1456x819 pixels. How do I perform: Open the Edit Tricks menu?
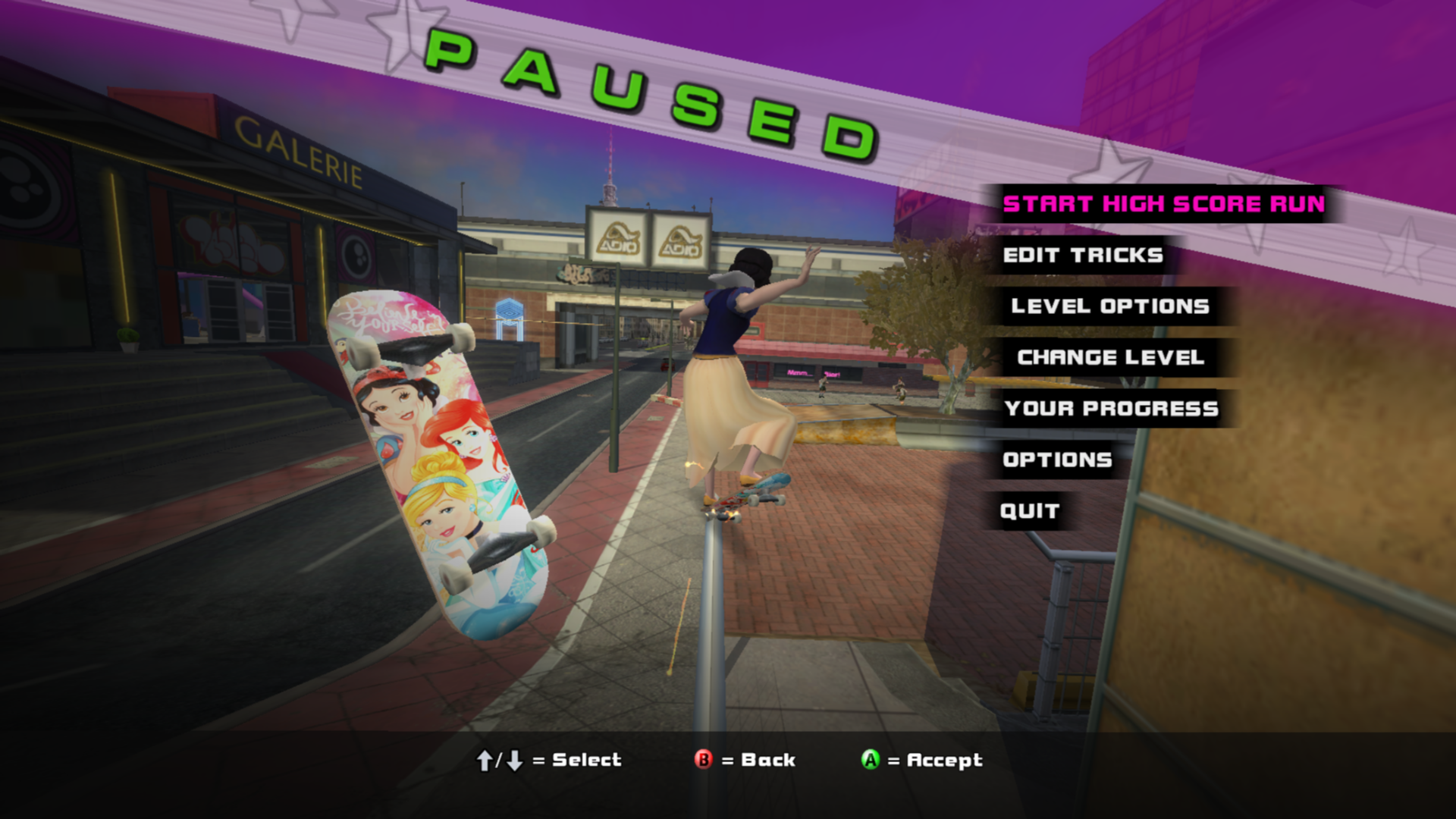click(1083, 256)
